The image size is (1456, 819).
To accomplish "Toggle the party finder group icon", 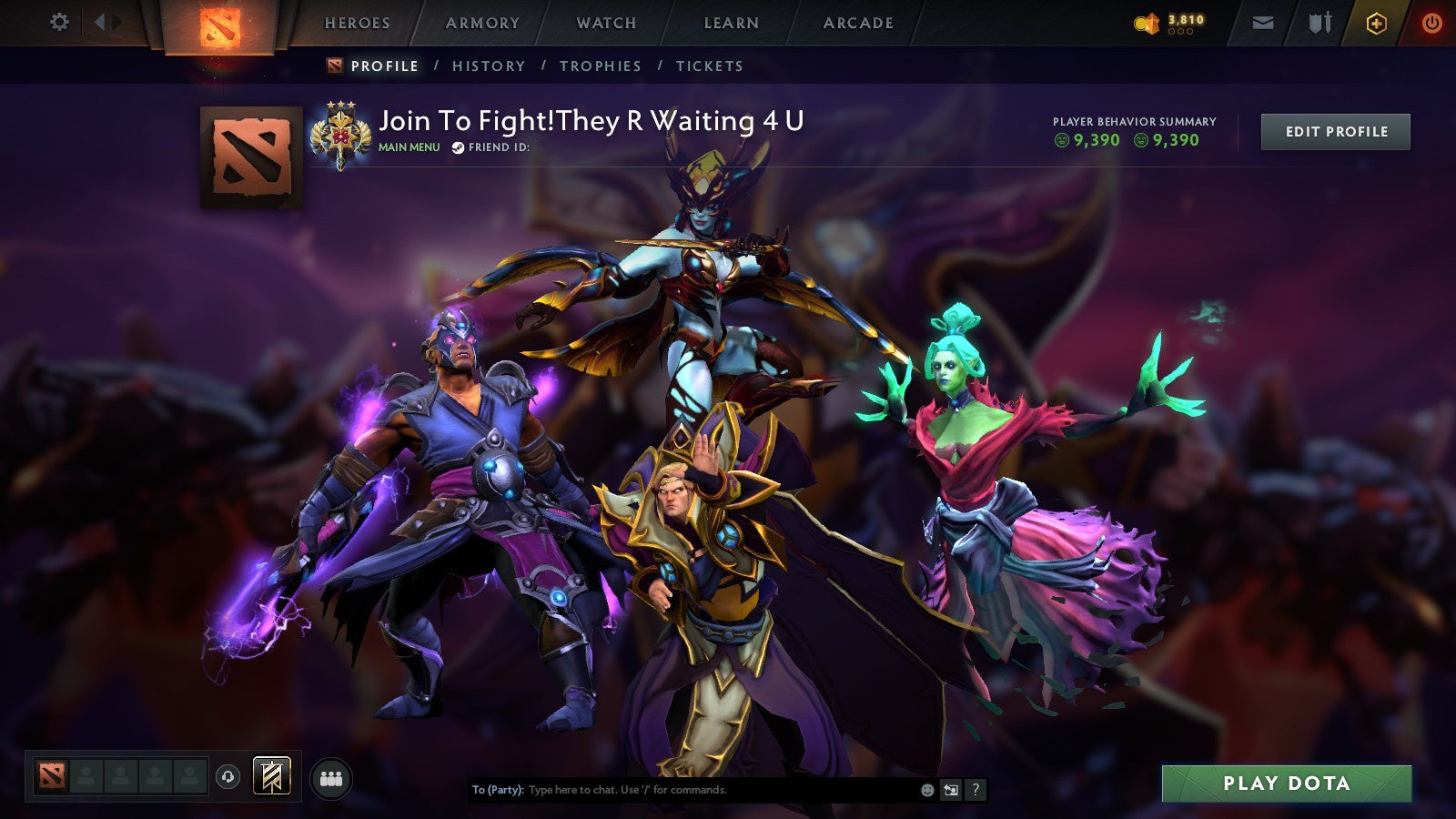I will pyautogui.click(x=332, y=775).
